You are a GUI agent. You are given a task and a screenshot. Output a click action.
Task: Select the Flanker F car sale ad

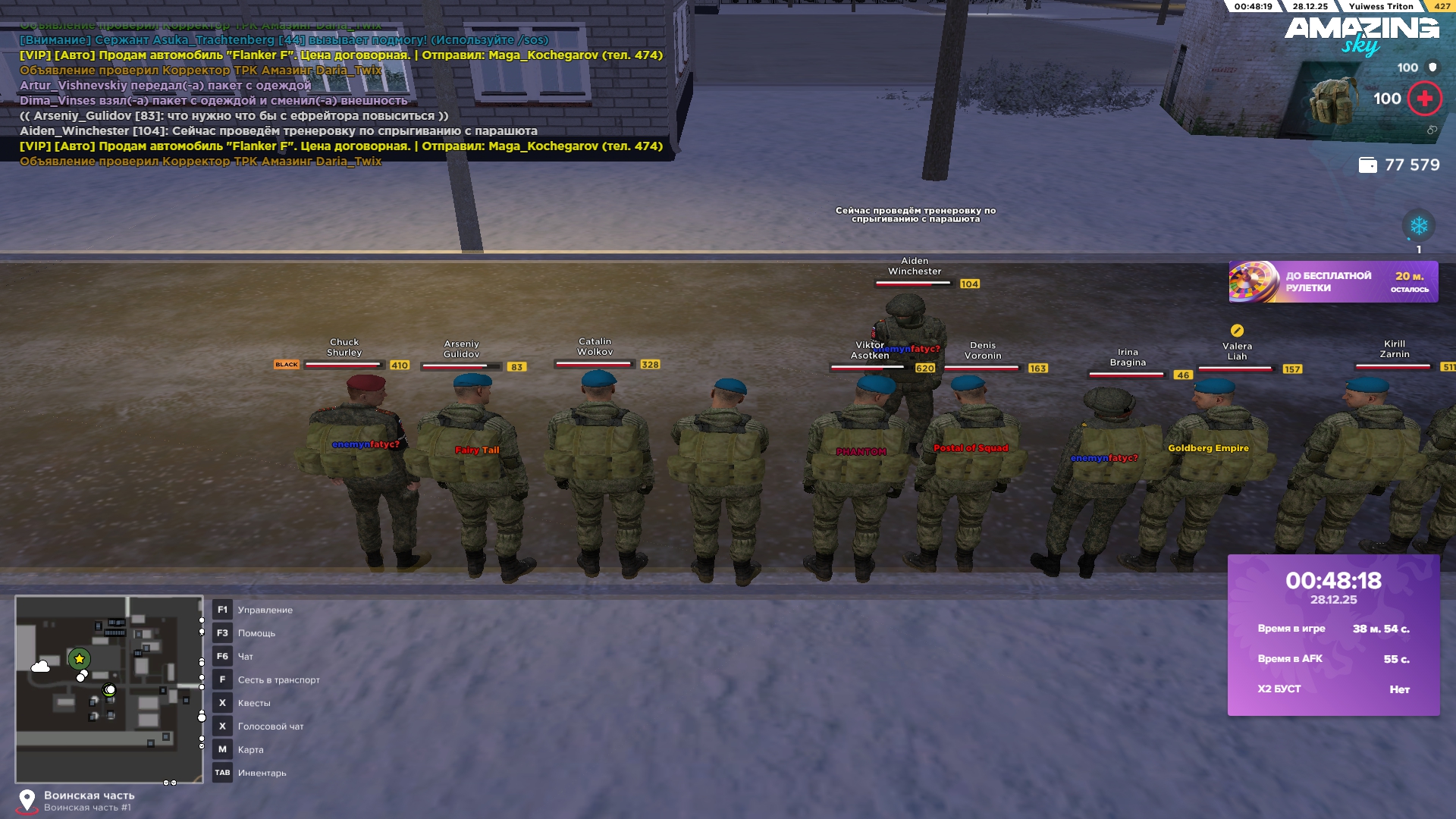click(x=341, y=55)
